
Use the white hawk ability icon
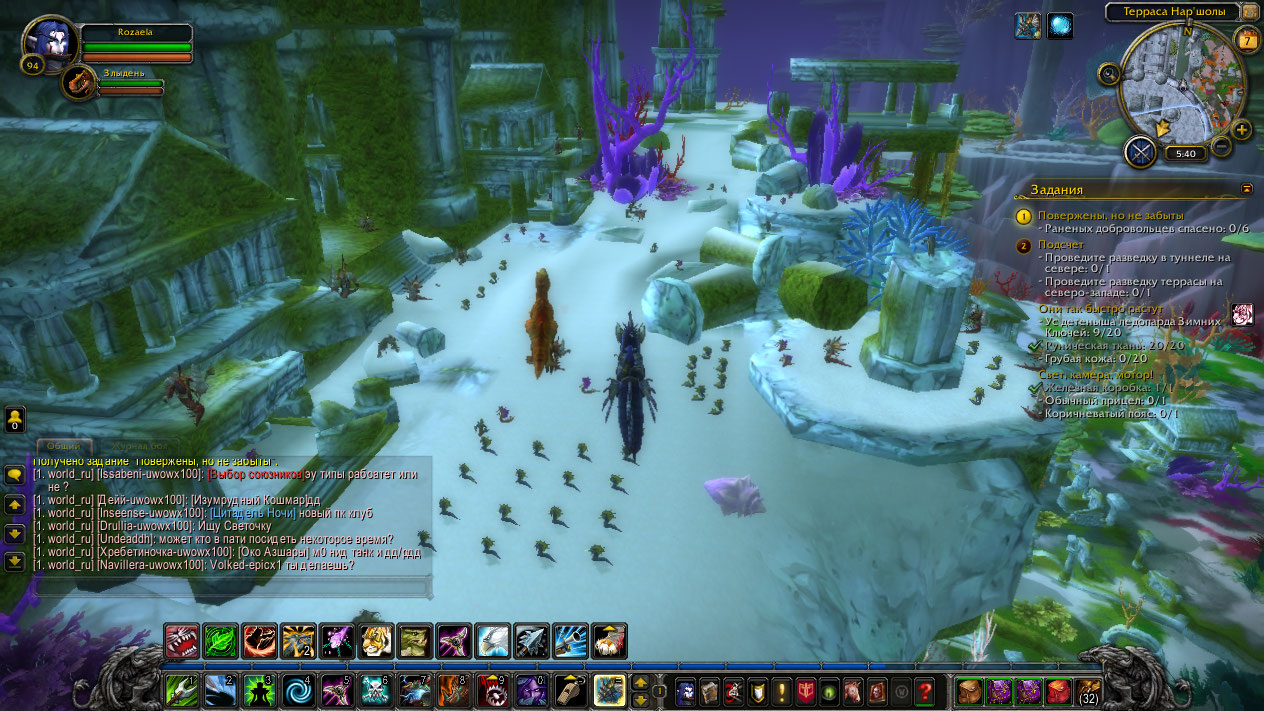[x=493, y=641]
